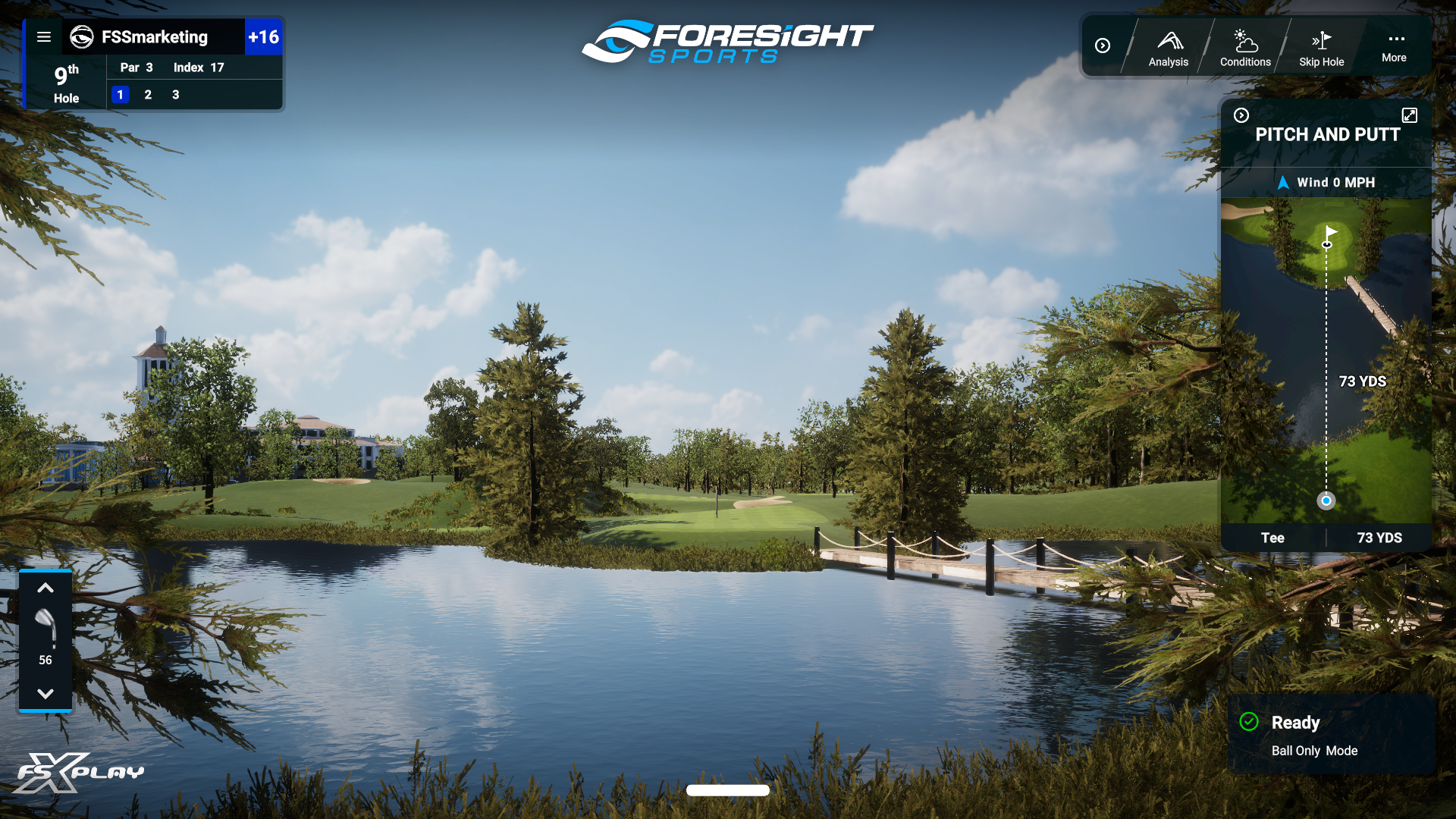This screenshot has height=819, width=1456.
Task: Click the pin flag on minimap
Action: 1329,235
